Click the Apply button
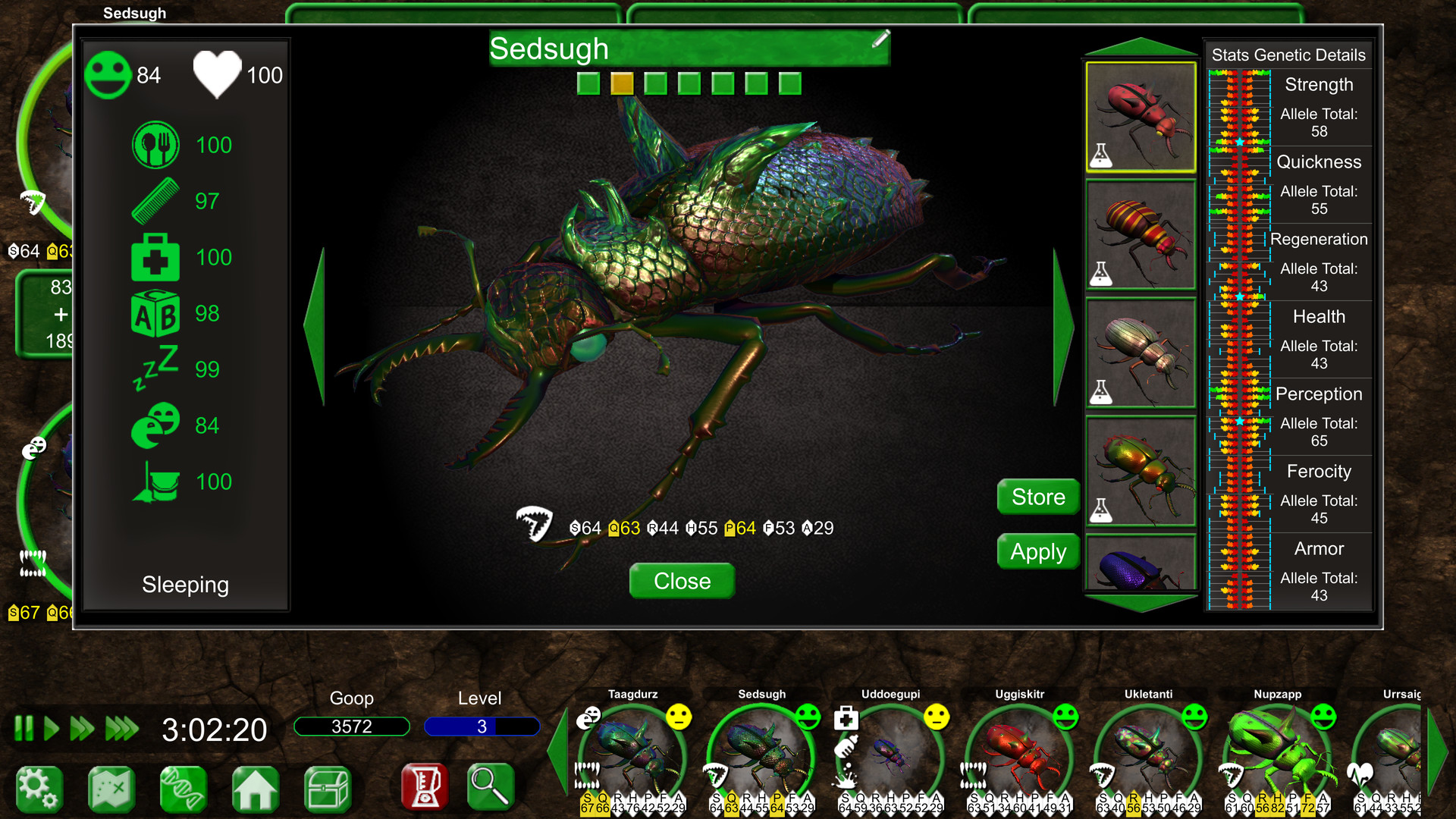The image size is (1456, 819). (x=1037, y=551)
